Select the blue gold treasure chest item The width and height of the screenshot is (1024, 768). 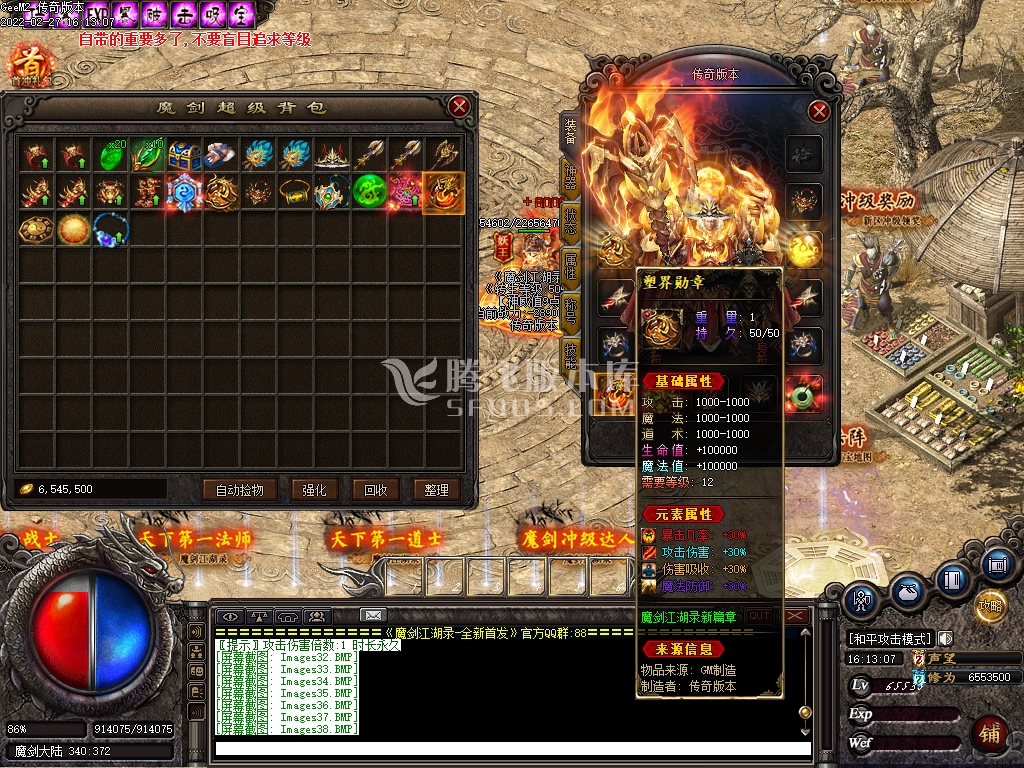click(184, 155)
